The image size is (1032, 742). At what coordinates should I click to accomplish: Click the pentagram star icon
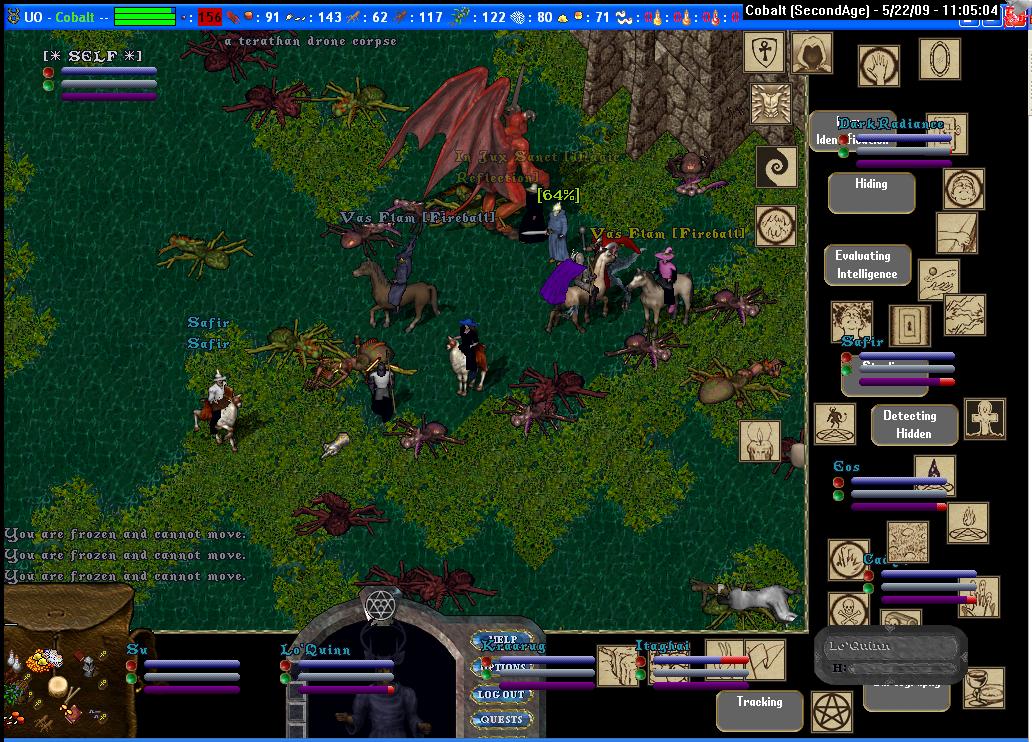point(831,710)
